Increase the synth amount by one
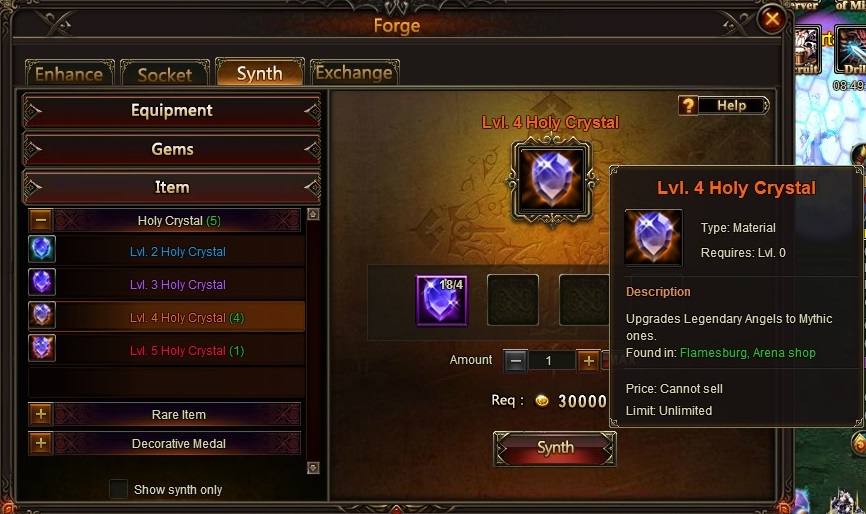The height and width of the screenshot is (514, 866). click(588, 360)
